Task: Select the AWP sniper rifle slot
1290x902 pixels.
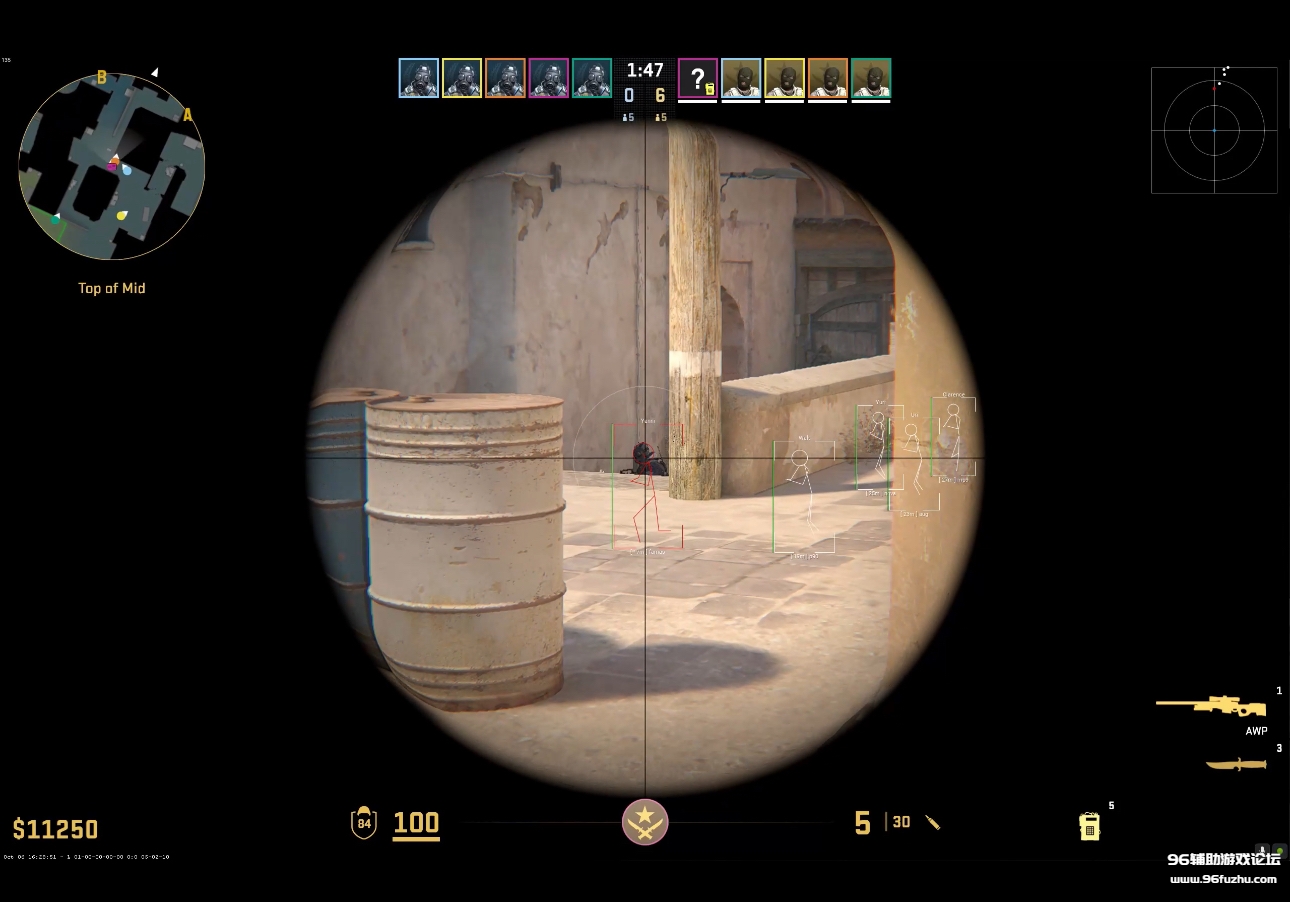Action: pos(1212,706)
